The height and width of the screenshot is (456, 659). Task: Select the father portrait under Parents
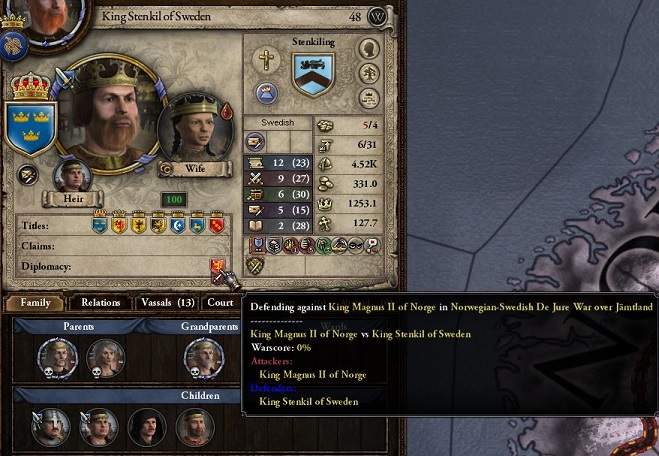pyautogui.click(x=57, y=357)
